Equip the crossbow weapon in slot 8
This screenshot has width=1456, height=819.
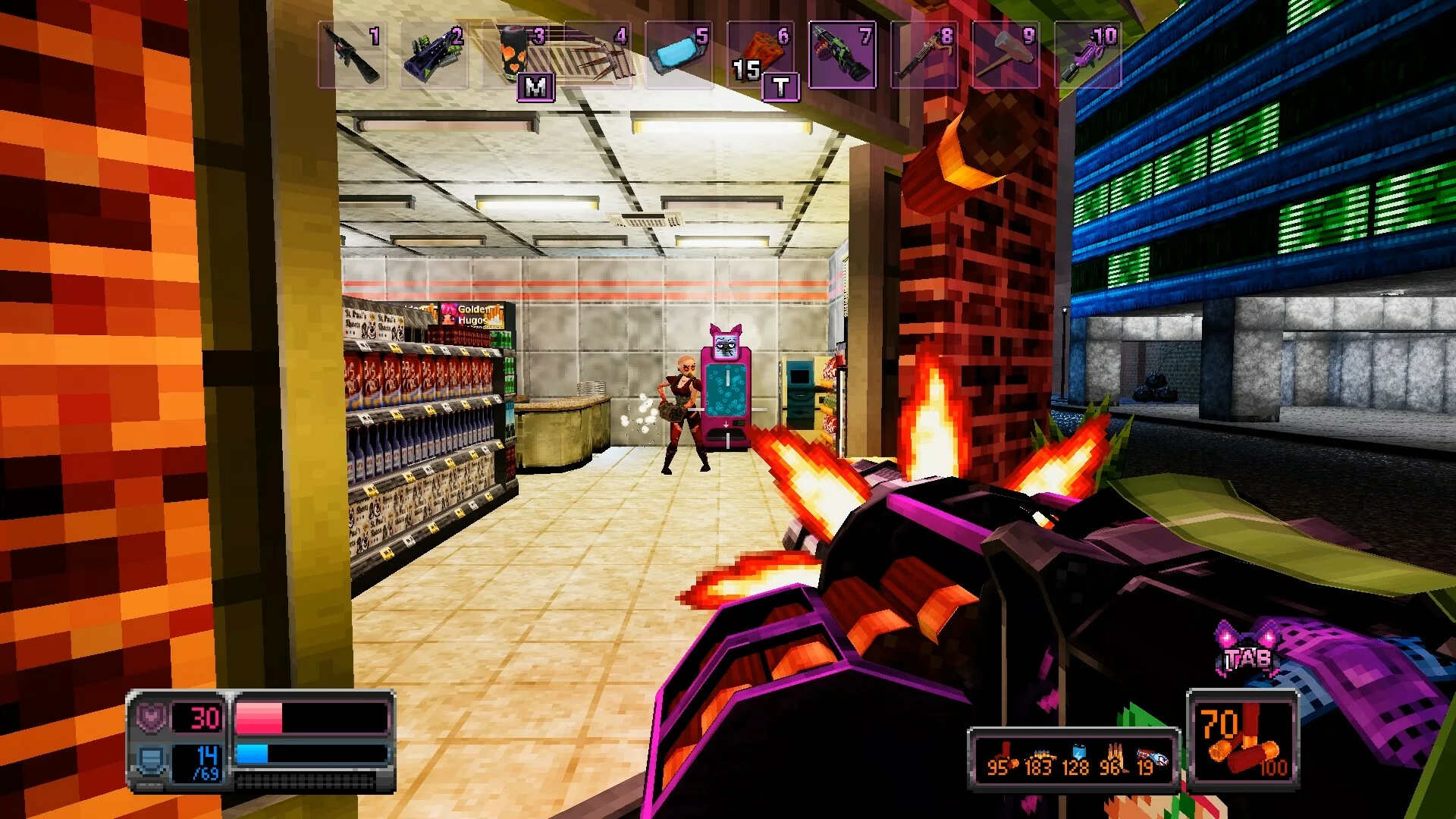924,55
